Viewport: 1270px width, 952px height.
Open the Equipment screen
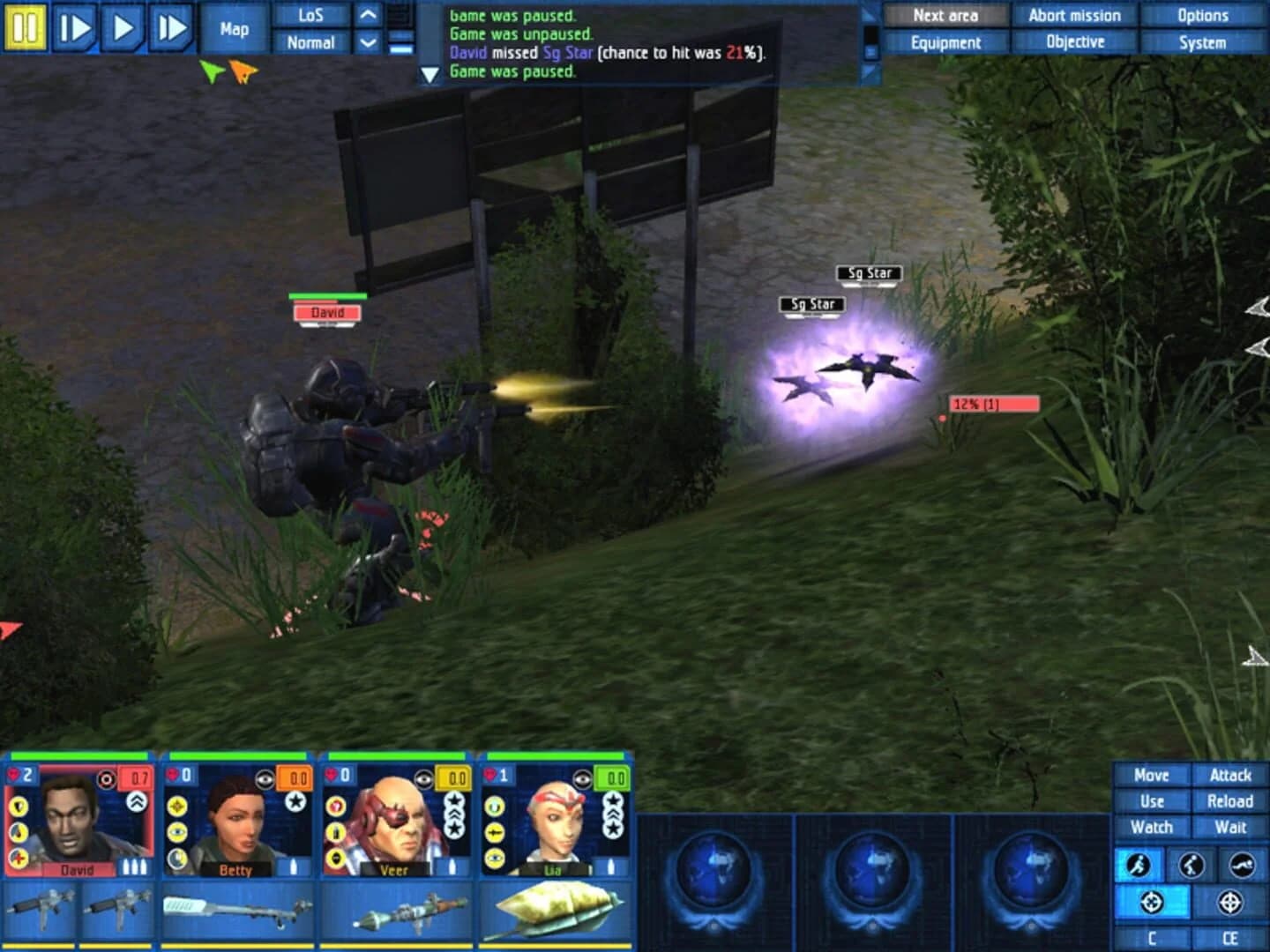point(947,41)
